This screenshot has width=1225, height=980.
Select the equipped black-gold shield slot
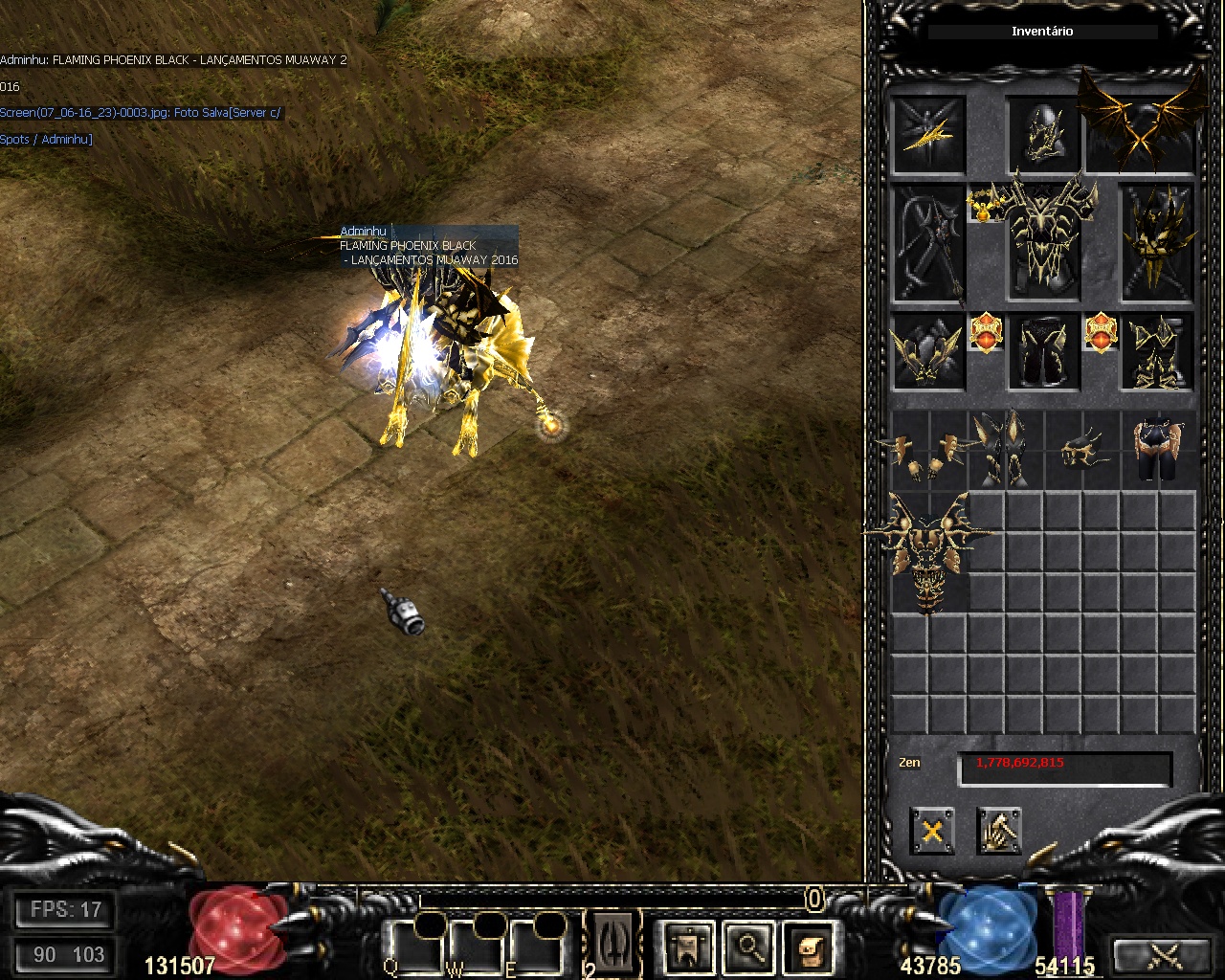[1158, 244]
